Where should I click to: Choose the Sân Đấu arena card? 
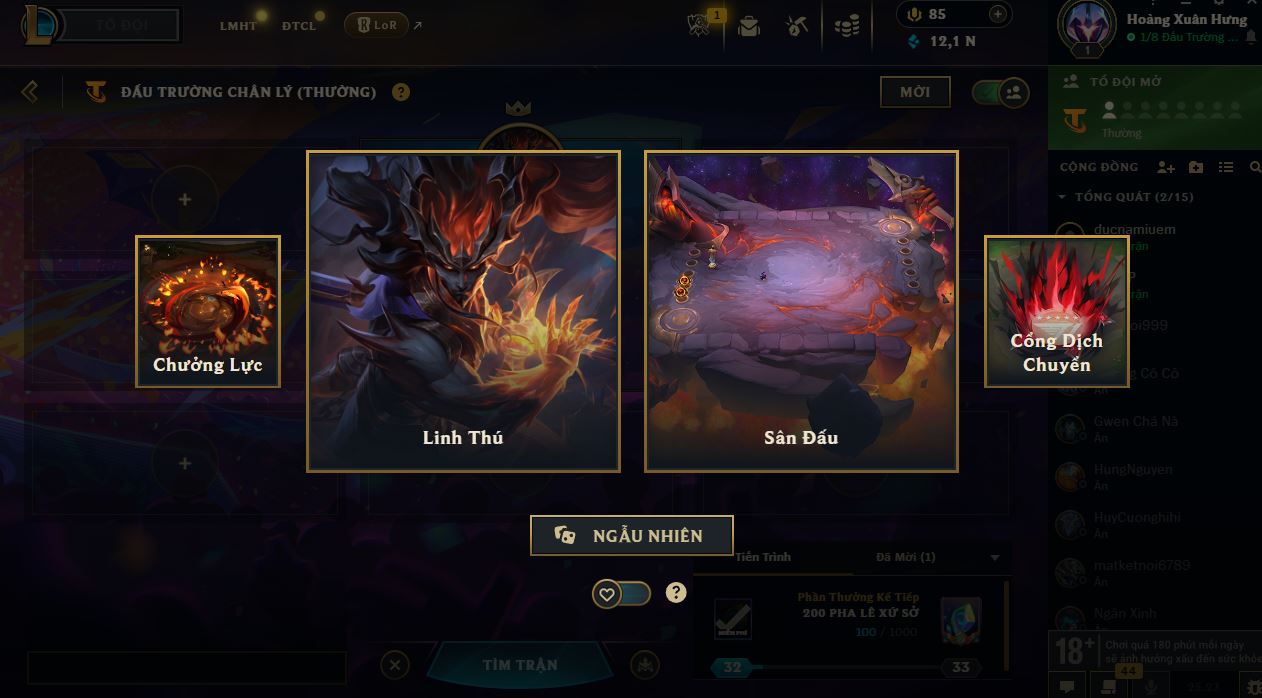pos(801,311)
